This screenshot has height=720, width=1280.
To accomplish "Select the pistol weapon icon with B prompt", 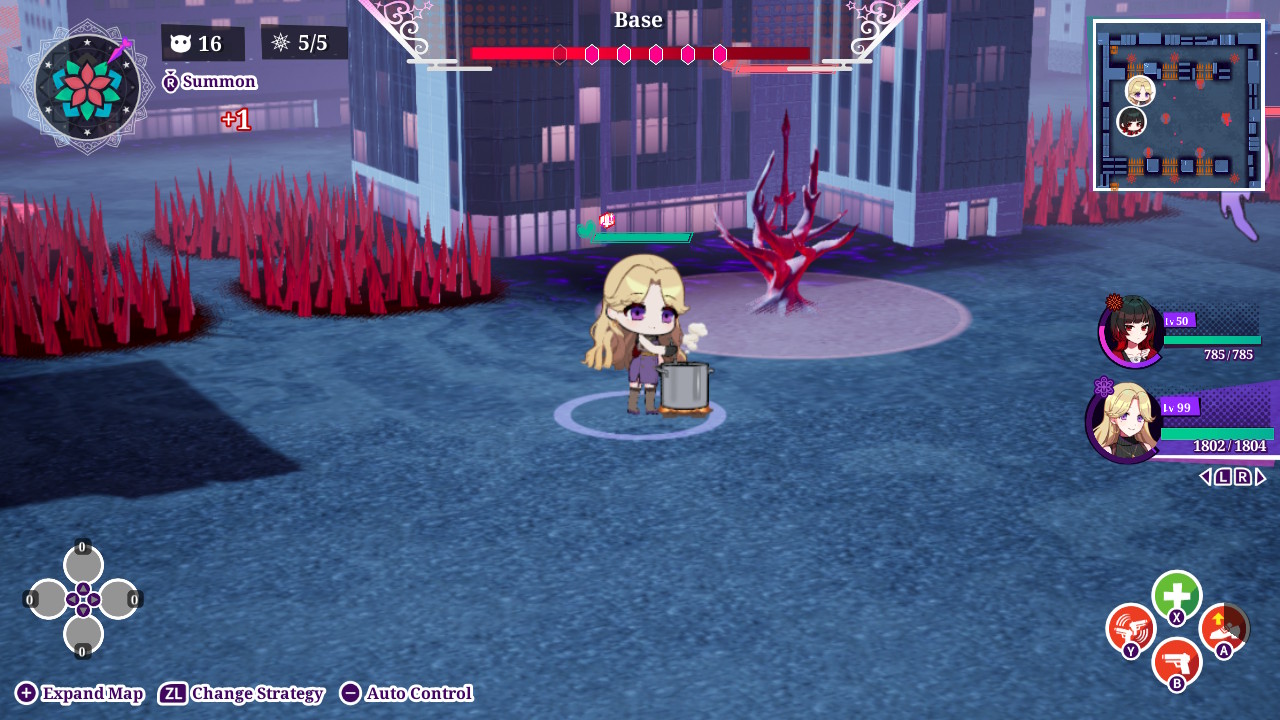I will click(x=1176, y=662).
